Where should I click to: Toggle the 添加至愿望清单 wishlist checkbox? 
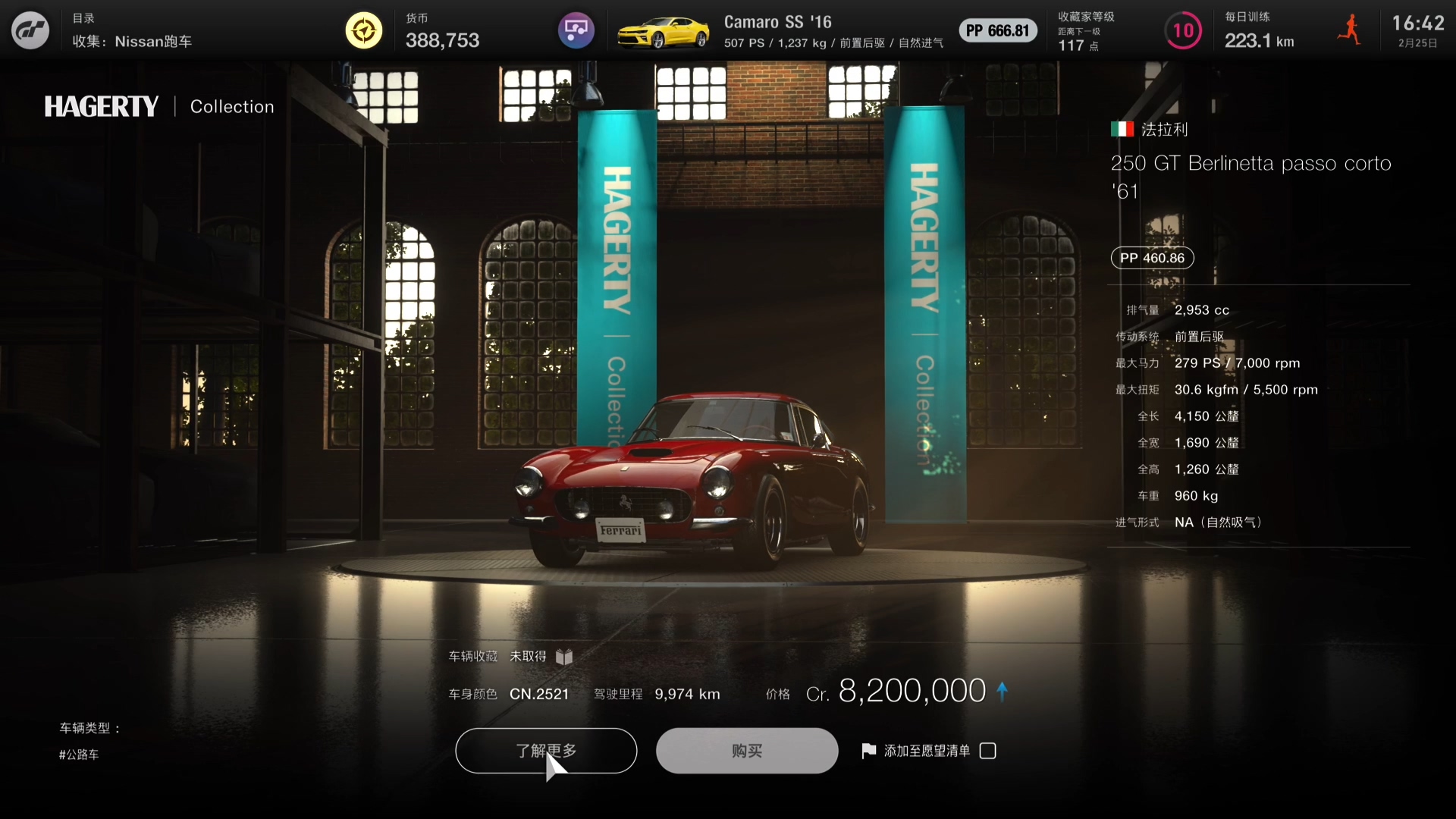tap(987, 750)
